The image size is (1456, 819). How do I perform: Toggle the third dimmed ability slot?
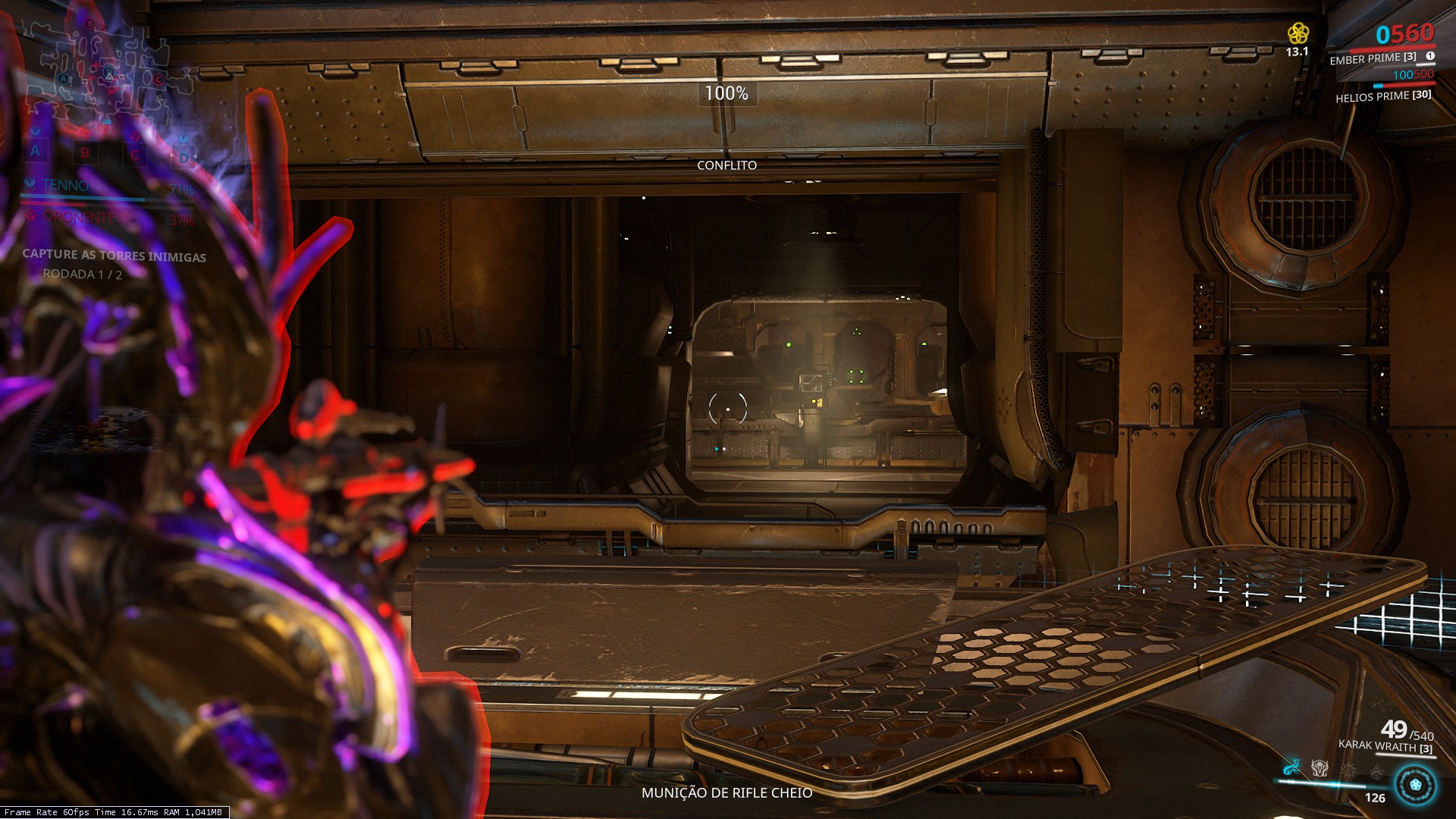(x=1348, y=770)
